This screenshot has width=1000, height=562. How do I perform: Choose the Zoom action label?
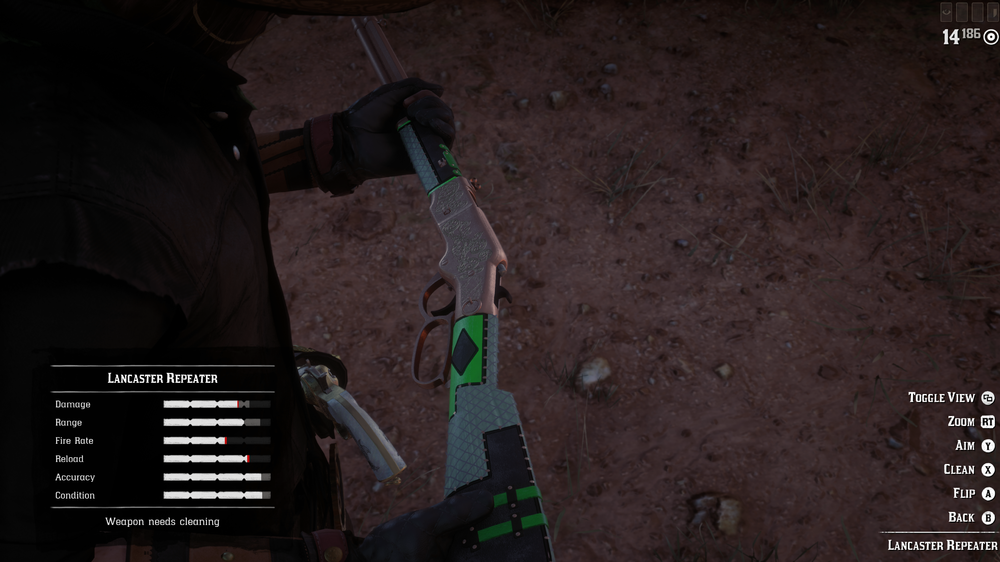[961, 422]
